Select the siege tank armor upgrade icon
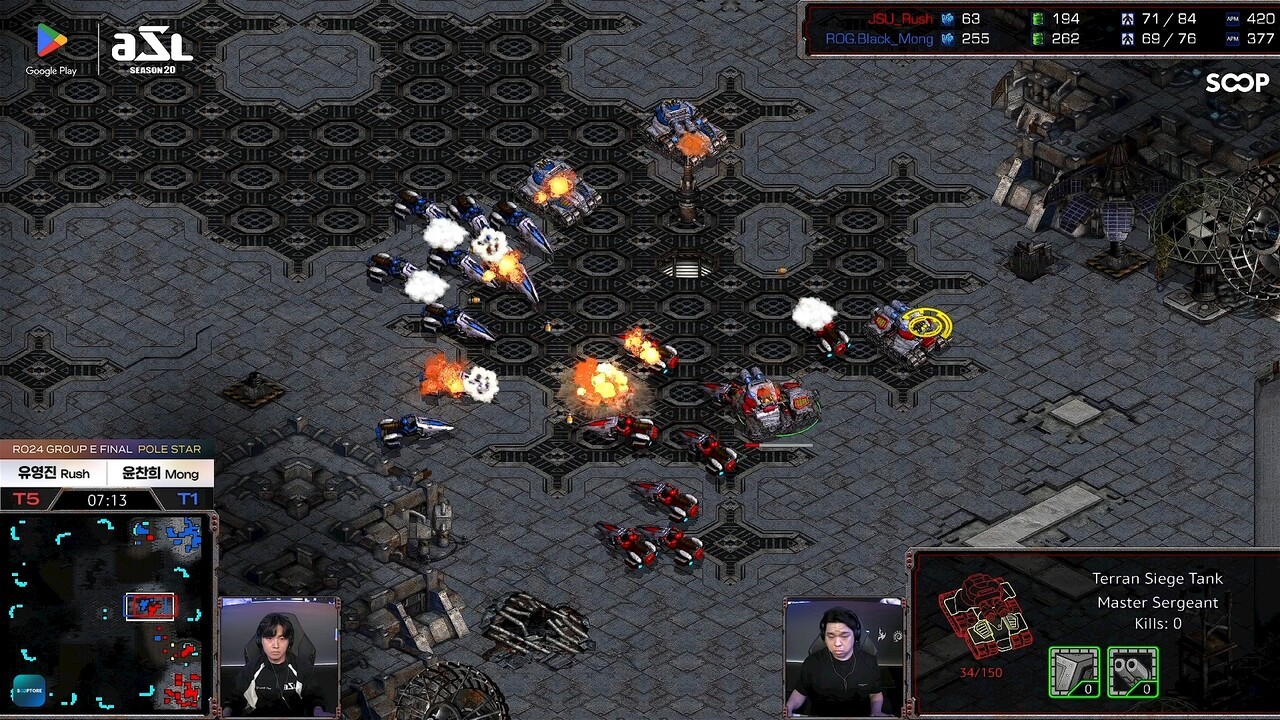This screenshot has width=1280, height=720. 1074,671
